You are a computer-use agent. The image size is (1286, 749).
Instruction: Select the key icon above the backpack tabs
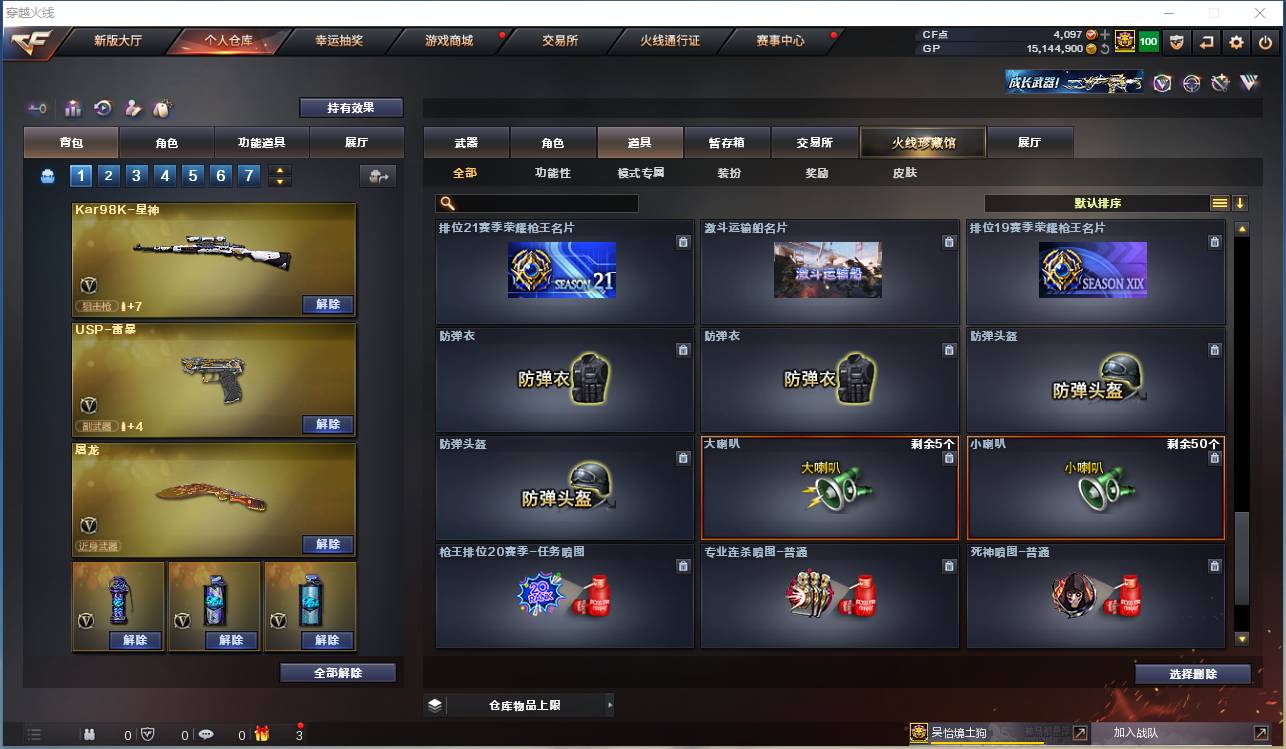coord(38,106)
